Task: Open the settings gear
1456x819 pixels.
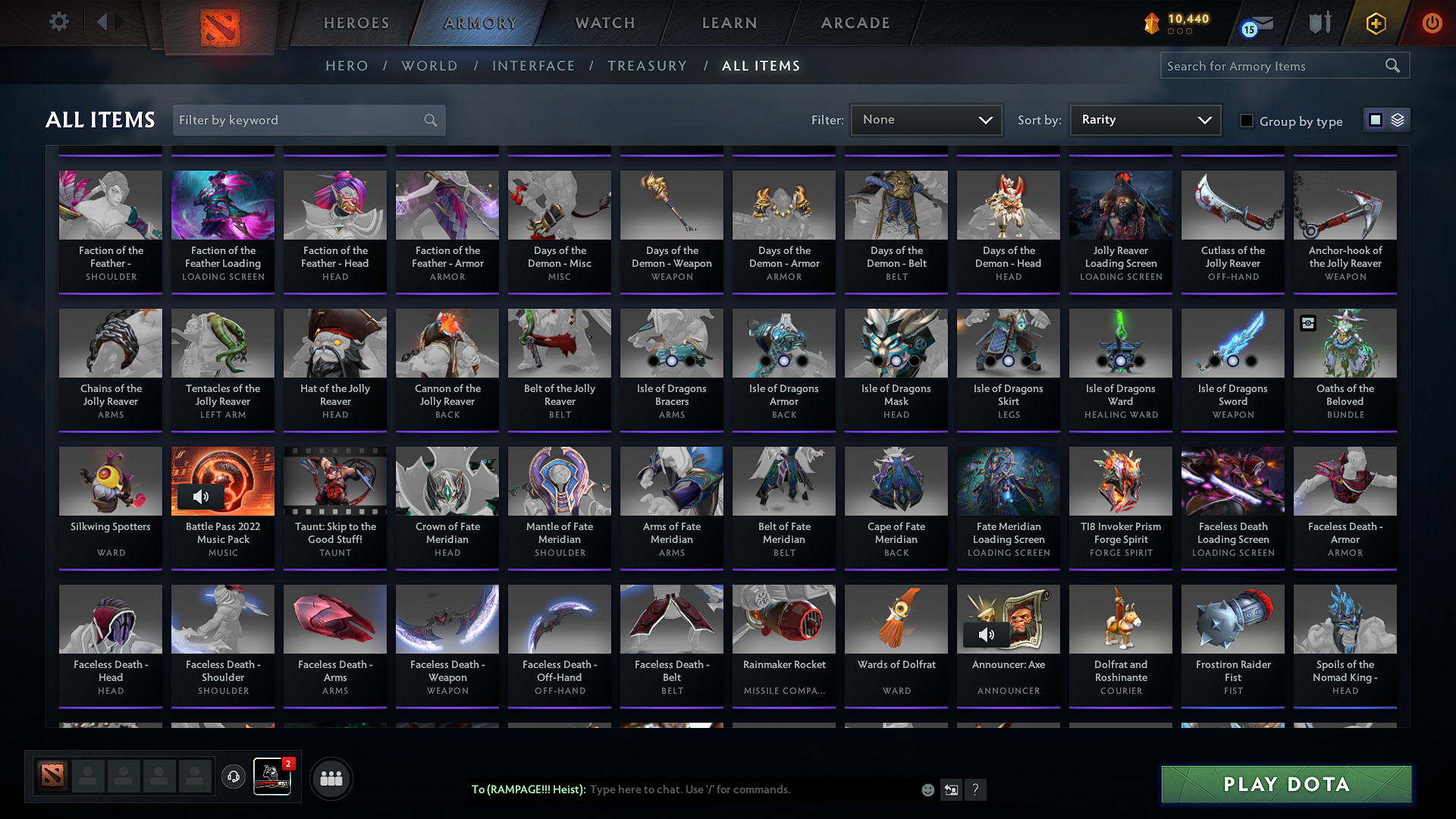Action: 58,22
